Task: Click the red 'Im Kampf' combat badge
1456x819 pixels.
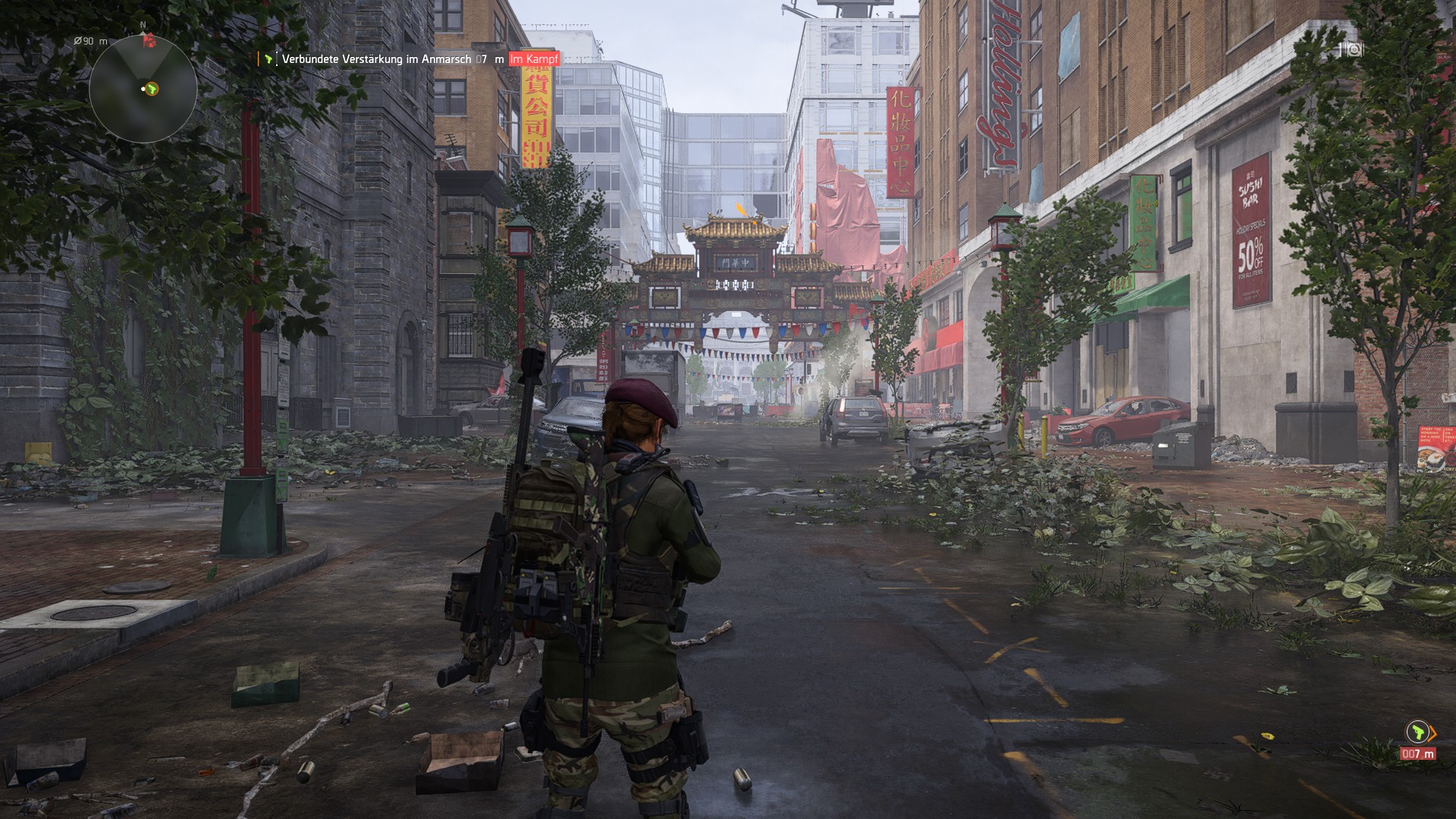Action: pos(535,58)
